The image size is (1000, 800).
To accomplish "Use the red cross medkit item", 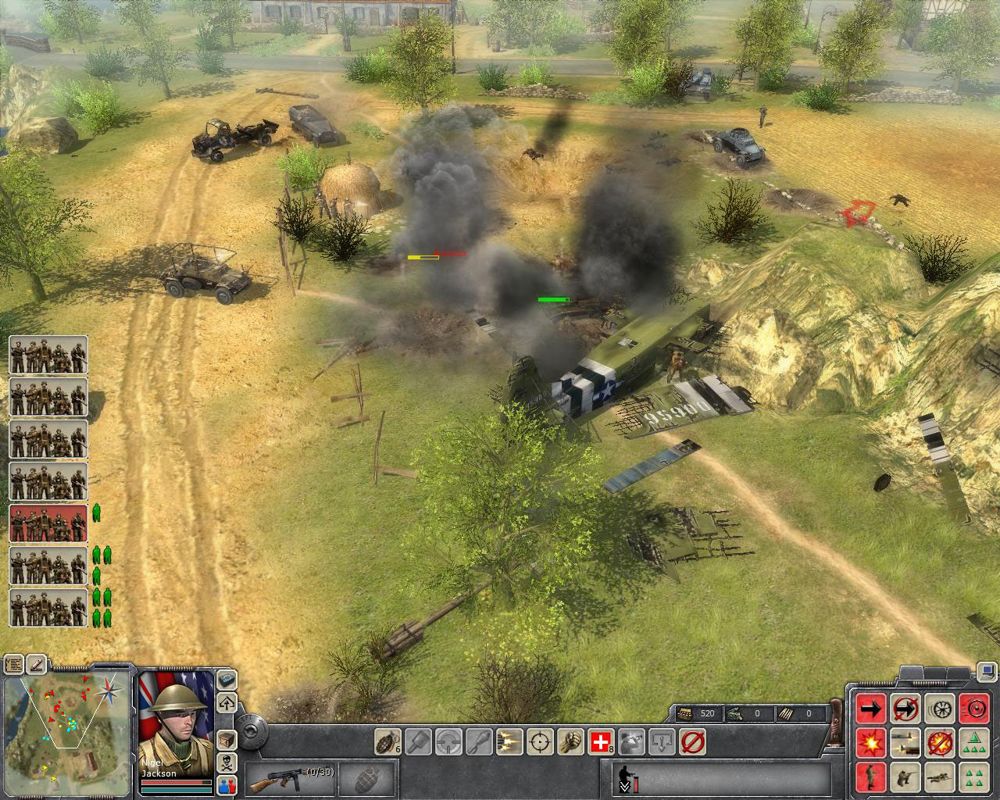I will click(x=601, y=741).
